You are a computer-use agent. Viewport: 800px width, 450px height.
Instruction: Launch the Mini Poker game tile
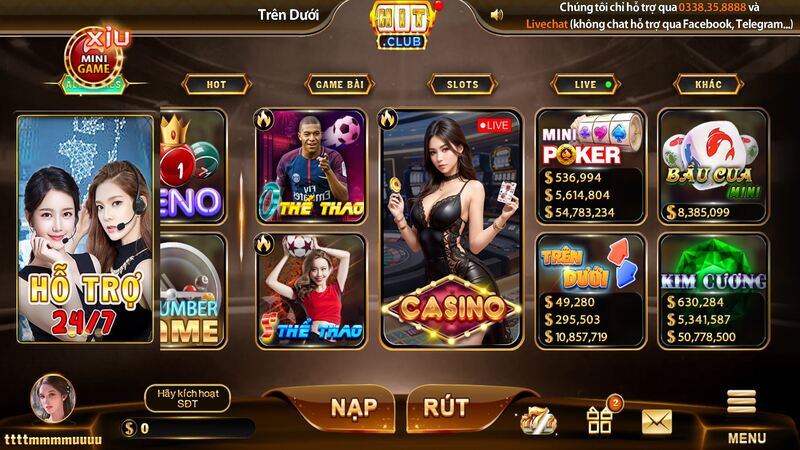590,166
